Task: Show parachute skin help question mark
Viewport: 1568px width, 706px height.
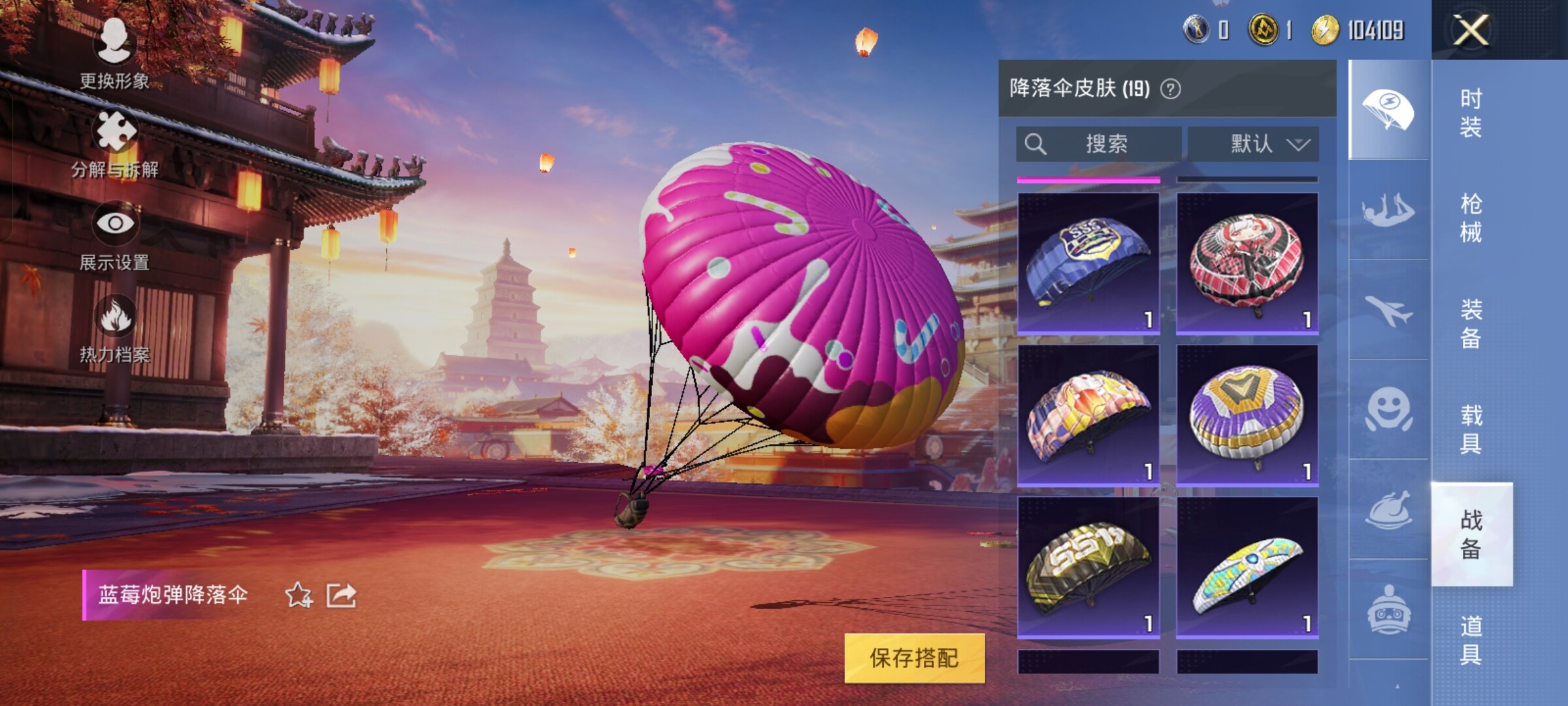Action: (x=1170, y=89)
